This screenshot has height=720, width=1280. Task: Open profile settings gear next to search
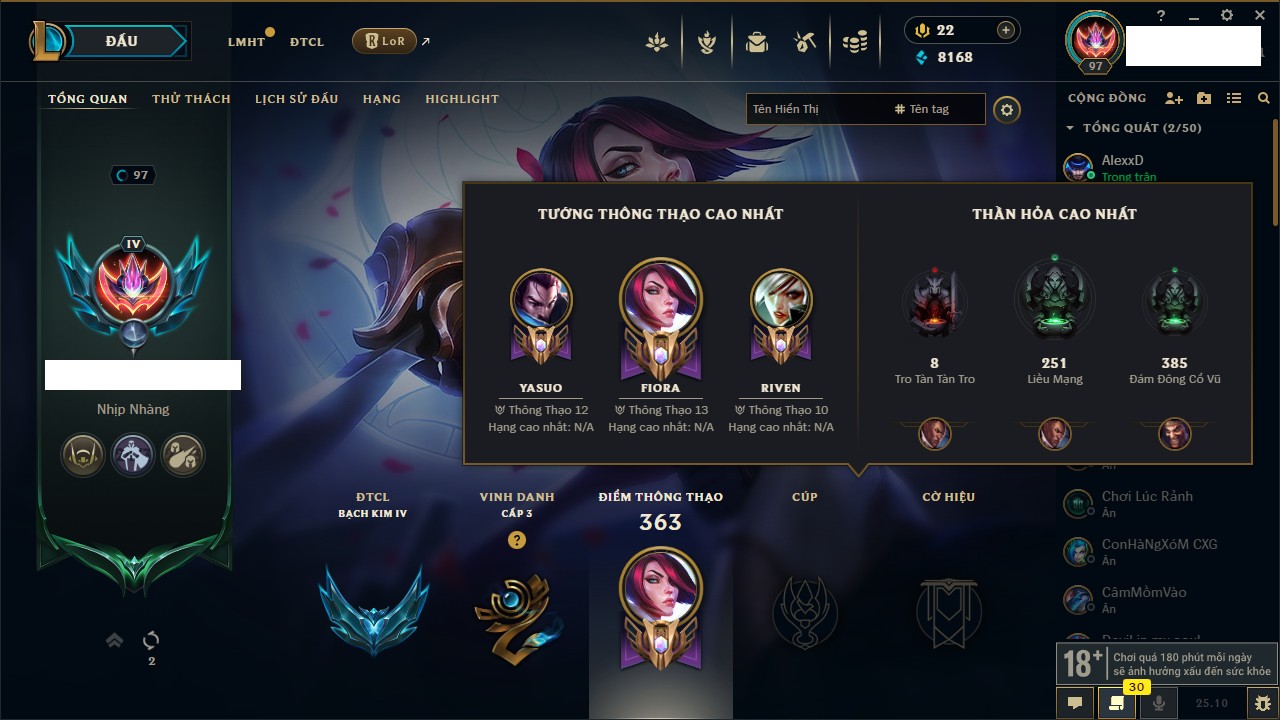point(1007,109)
